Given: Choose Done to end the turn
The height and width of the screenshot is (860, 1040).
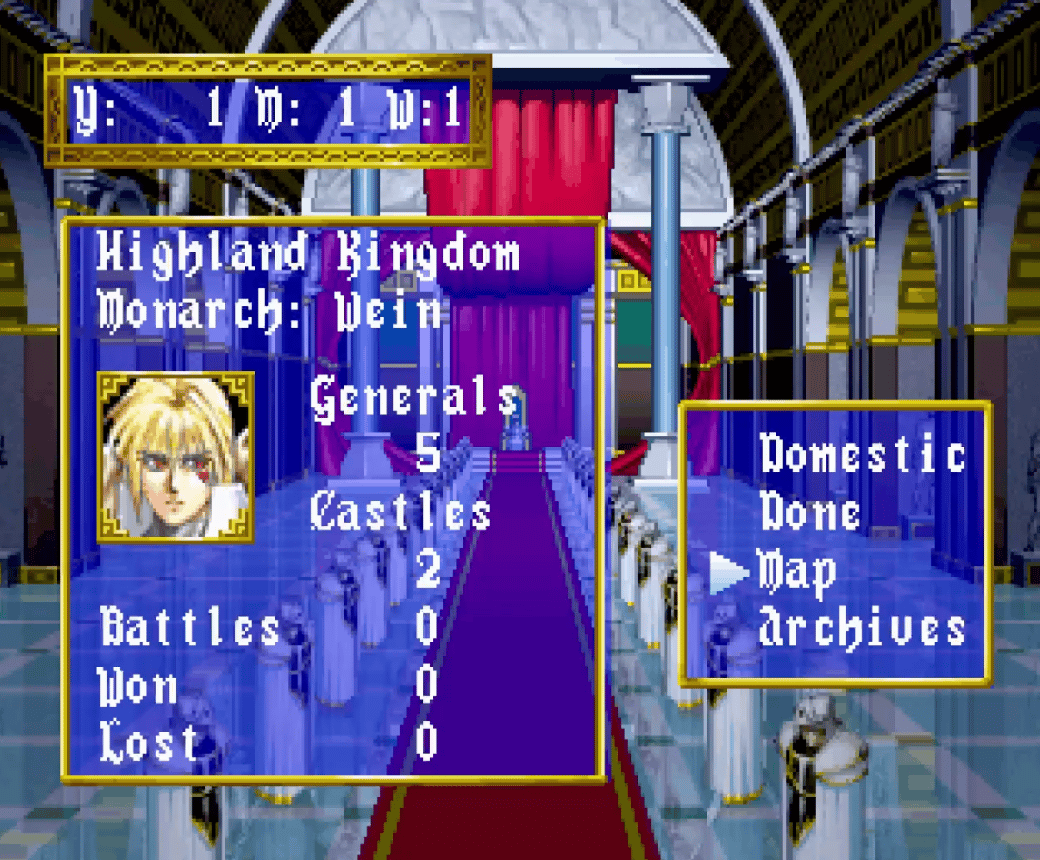Looking at the screenshot, I should pyautogui.click(x=810, y=513).
